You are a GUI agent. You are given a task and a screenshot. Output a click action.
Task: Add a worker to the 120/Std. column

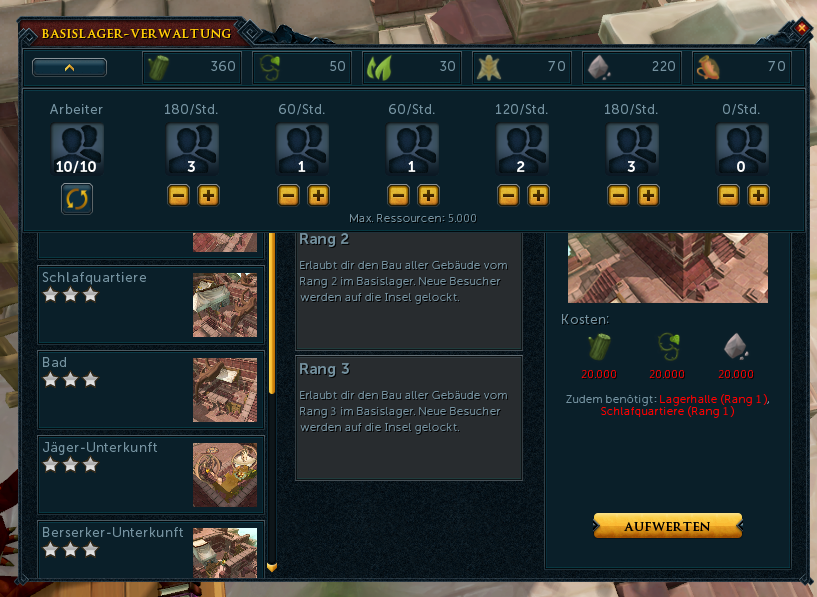coord(538,195)
